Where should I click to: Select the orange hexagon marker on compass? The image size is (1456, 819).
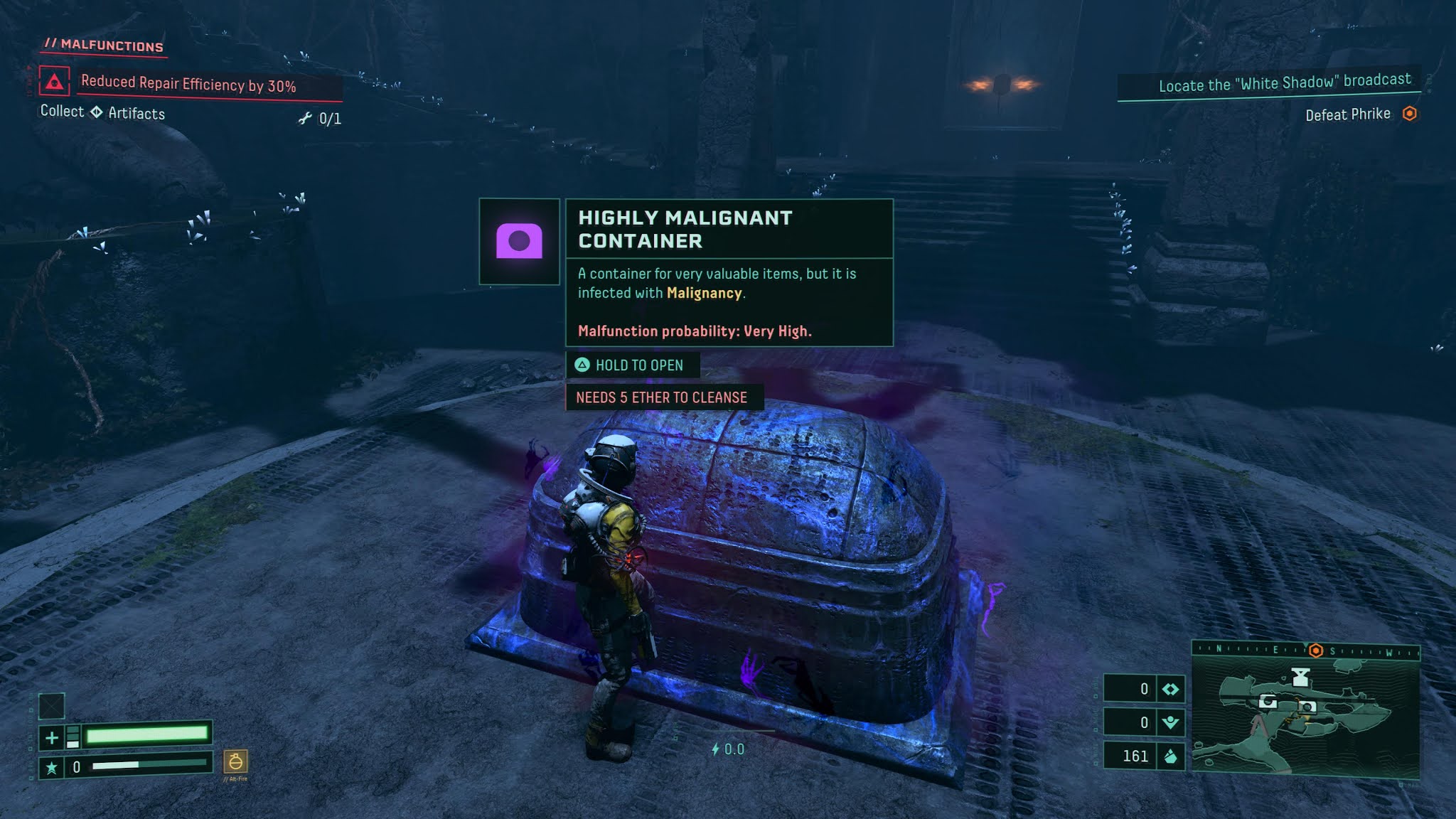coord(1315,651)
